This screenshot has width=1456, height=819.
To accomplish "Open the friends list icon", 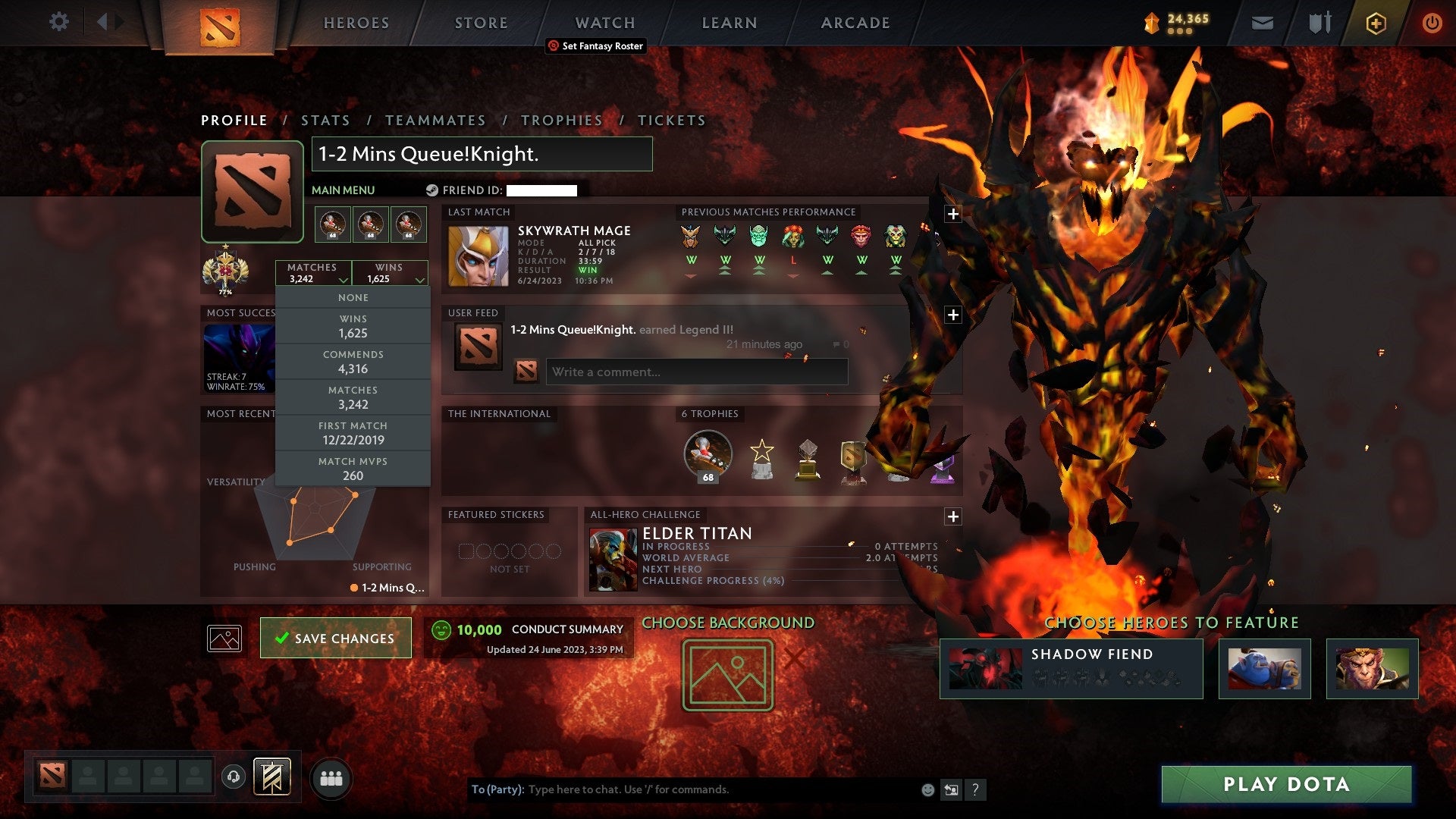I will (x=331, y=777).
